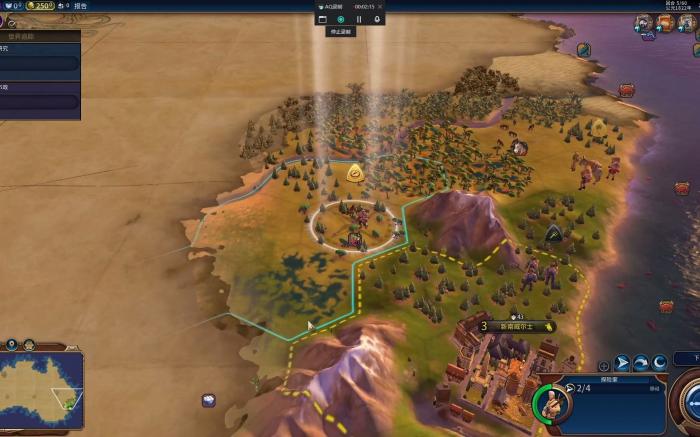The height and width of the screenshot is (437, 700).
Task: Choose the skip turn curved-arrow action
Action: [x=641, y=364]
